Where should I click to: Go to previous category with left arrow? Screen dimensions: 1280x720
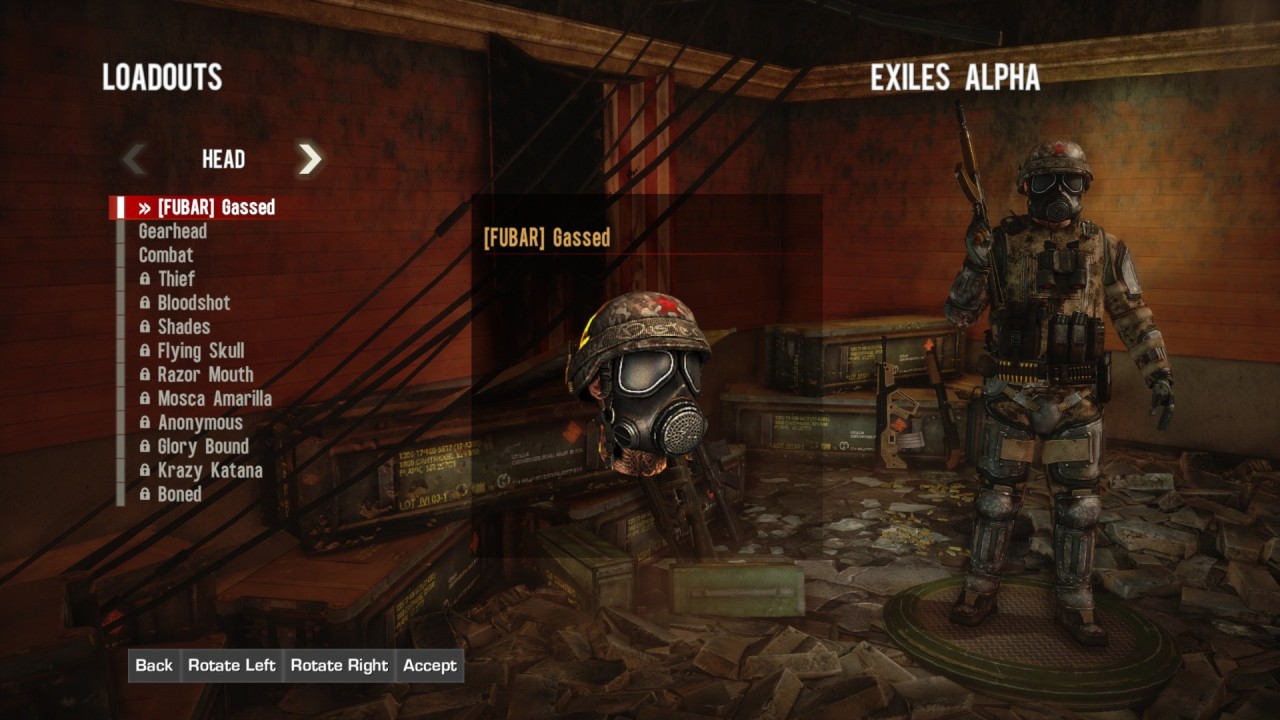(x=134, y=159)
